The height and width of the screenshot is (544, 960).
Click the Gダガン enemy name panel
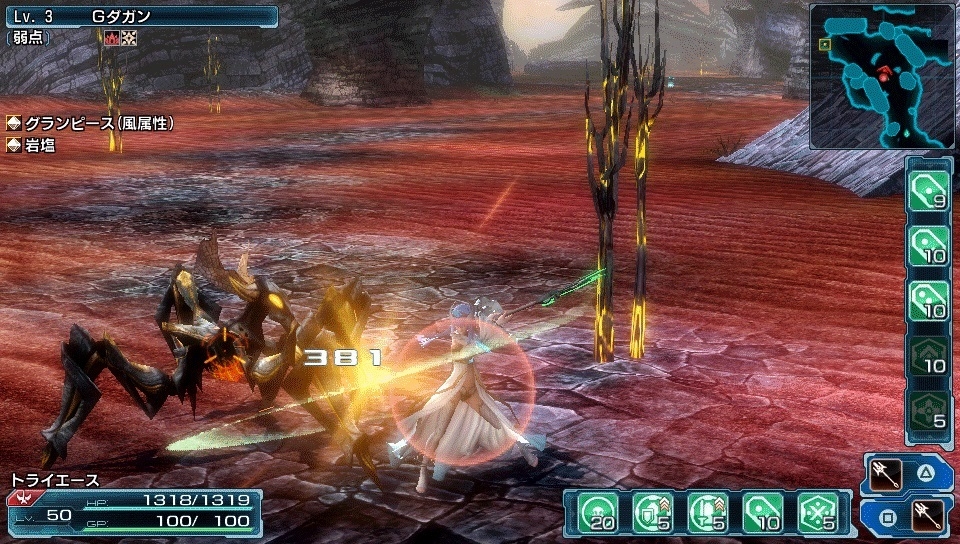[x=140, y=16]
